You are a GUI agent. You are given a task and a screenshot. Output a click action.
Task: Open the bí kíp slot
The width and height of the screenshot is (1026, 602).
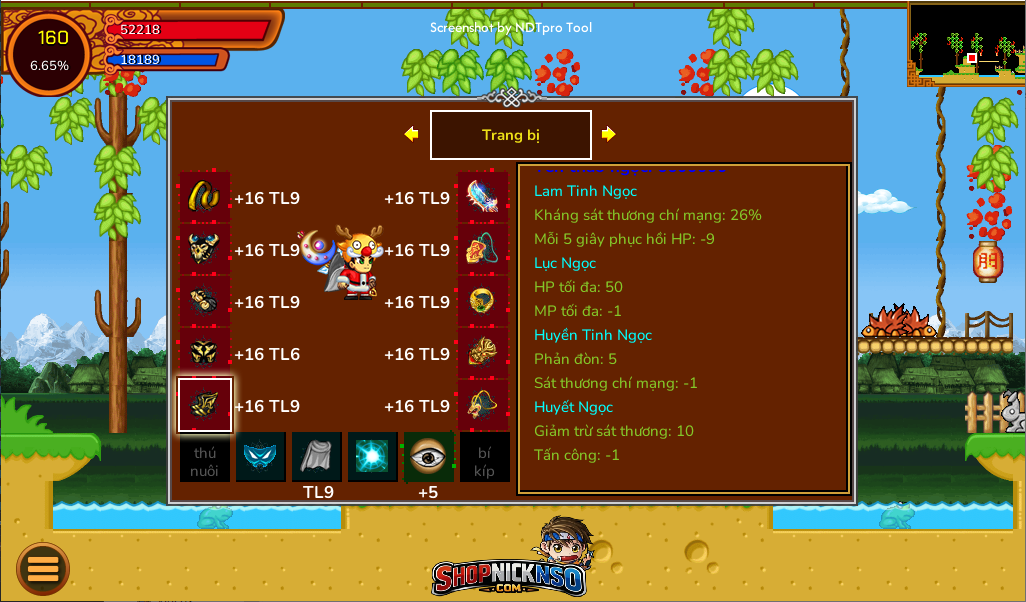[485, 458]
